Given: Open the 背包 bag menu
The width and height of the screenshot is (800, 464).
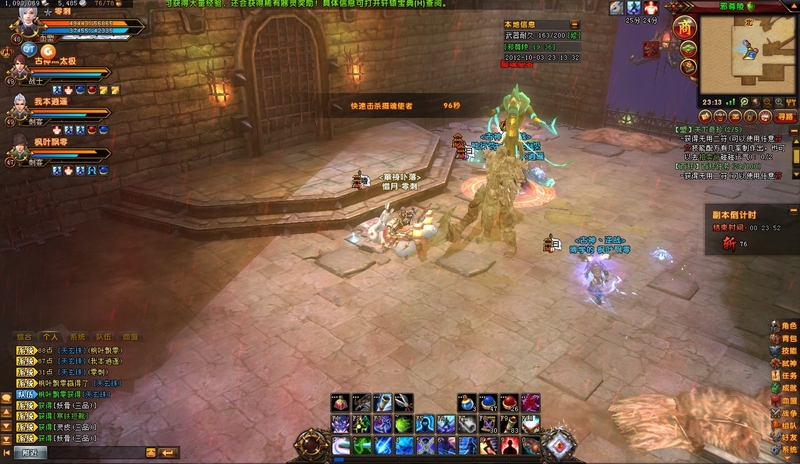Looking at the screenshot, I should (x=783, y=339).
